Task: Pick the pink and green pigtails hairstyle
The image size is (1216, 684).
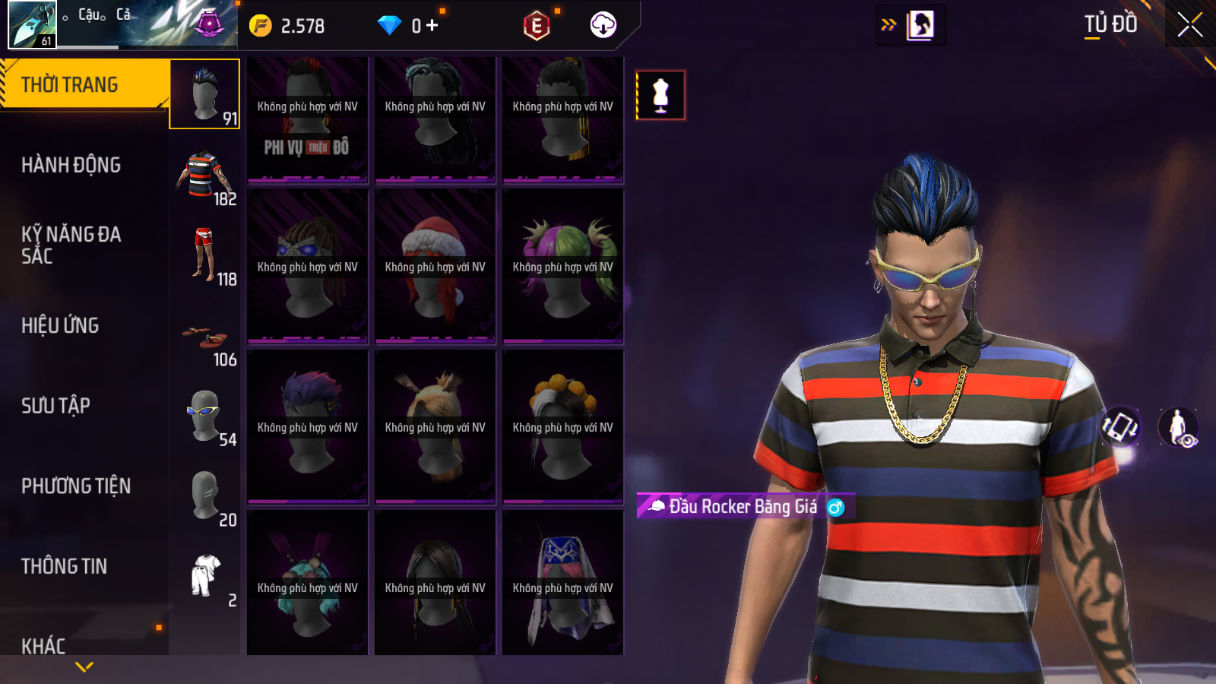Action: pos(563,267)
